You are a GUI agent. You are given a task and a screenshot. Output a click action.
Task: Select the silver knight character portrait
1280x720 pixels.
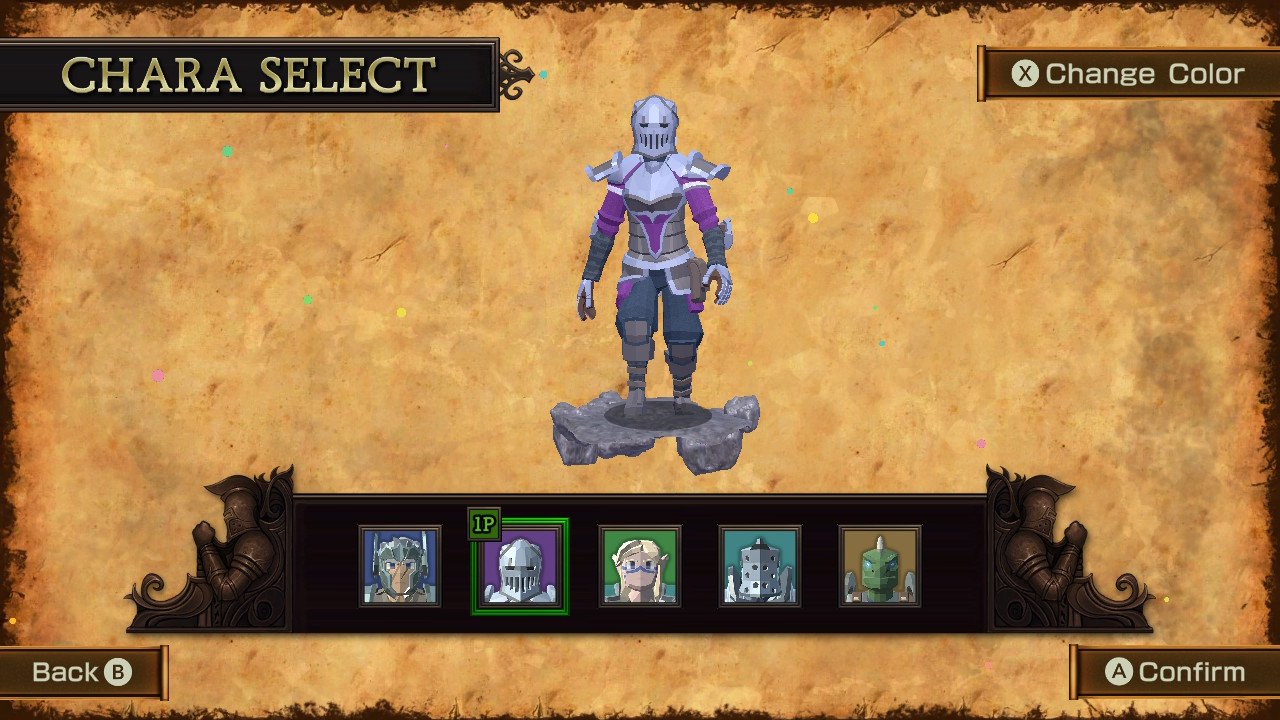(x=518, y=567)
